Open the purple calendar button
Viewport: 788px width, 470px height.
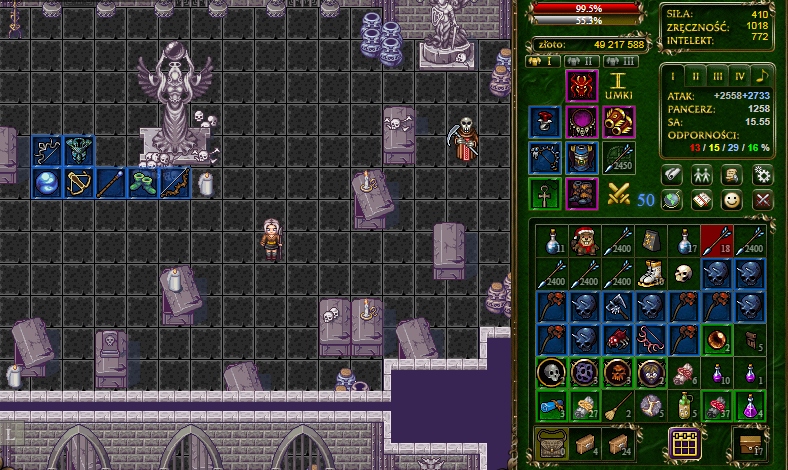pyautogui.click(x=684, y=443)
